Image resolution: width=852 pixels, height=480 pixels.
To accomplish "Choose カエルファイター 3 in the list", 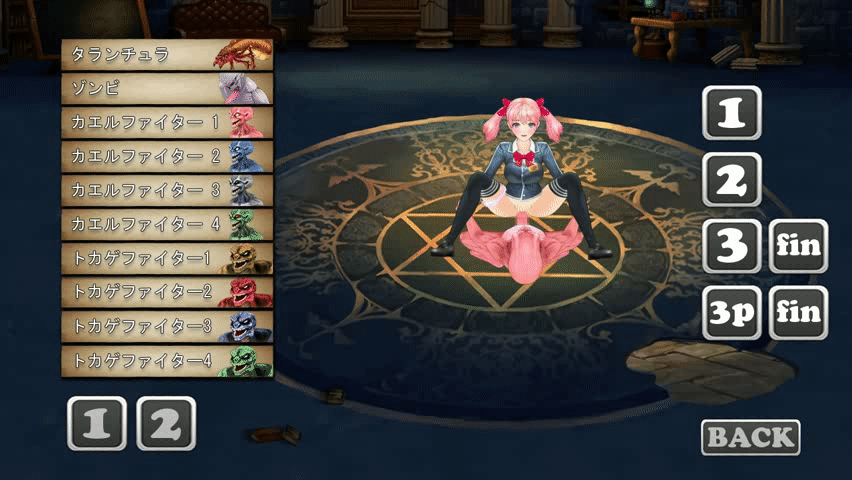I will 166,190.
